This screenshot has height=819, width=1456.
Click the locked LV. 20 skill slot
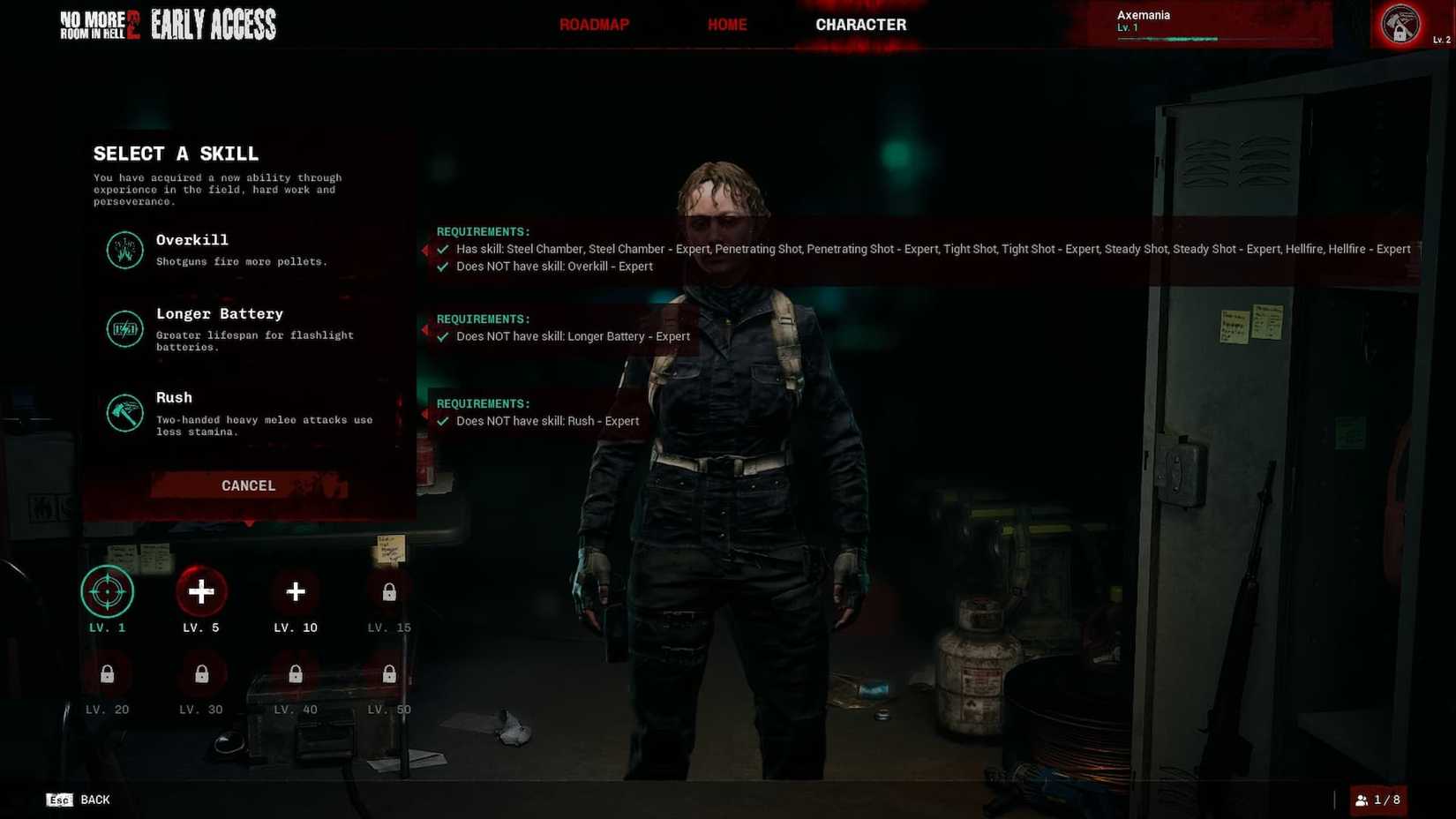click(x=107, y=673)
